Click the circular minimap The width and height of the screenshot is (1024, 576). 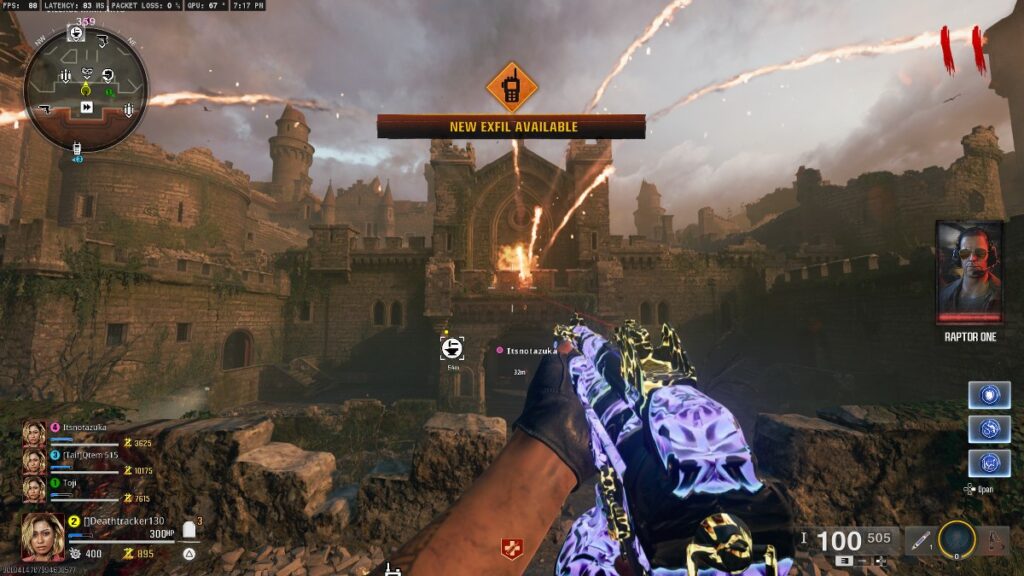click(86, 88)
